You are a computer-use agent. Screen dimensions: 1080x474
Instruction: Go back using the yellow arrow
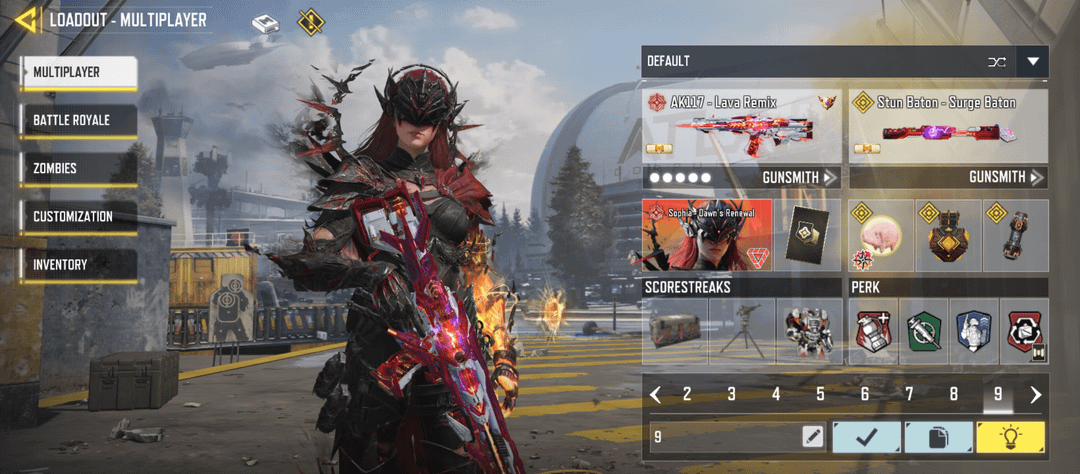coord(26,19)
